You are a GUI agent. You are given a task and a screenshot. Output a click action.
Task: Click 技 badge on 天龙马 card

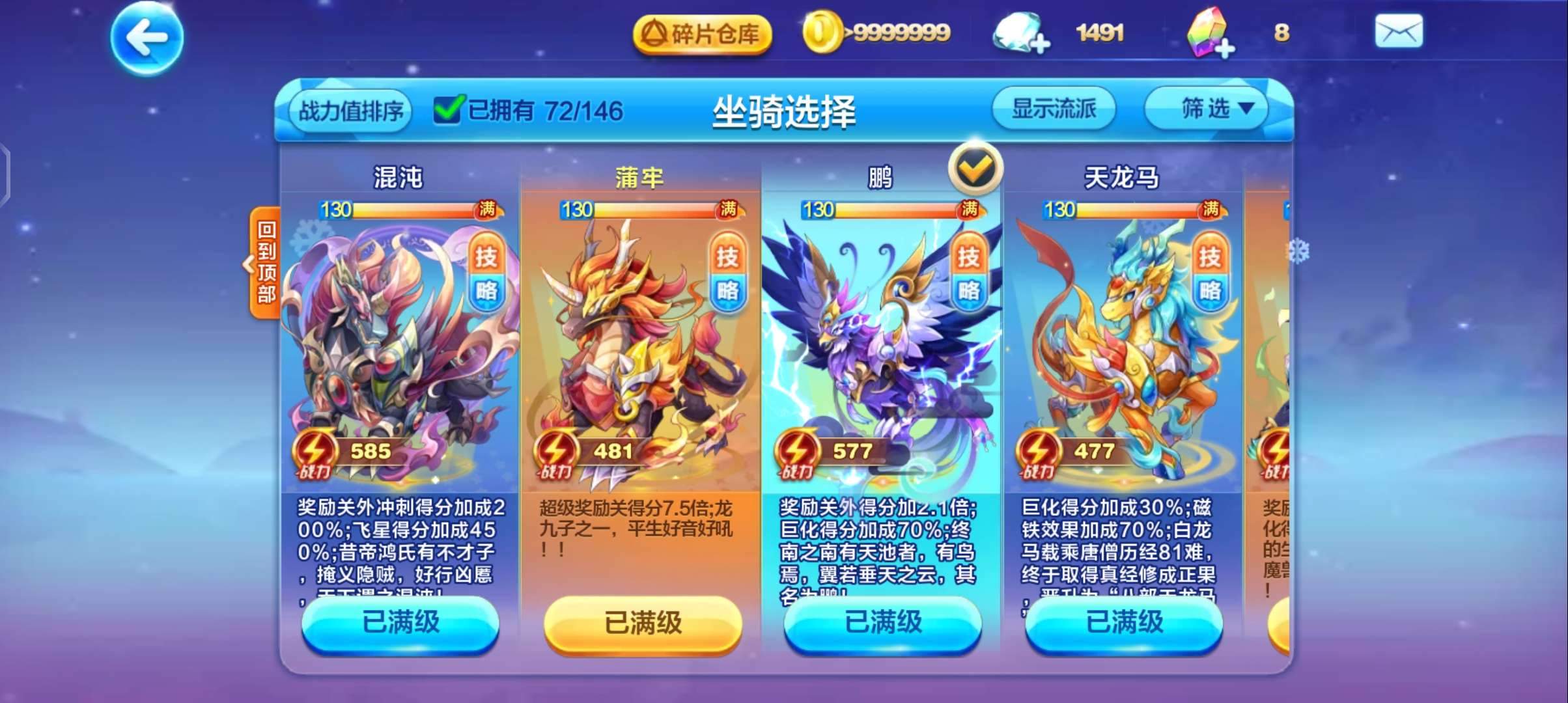coord(1210,256)
